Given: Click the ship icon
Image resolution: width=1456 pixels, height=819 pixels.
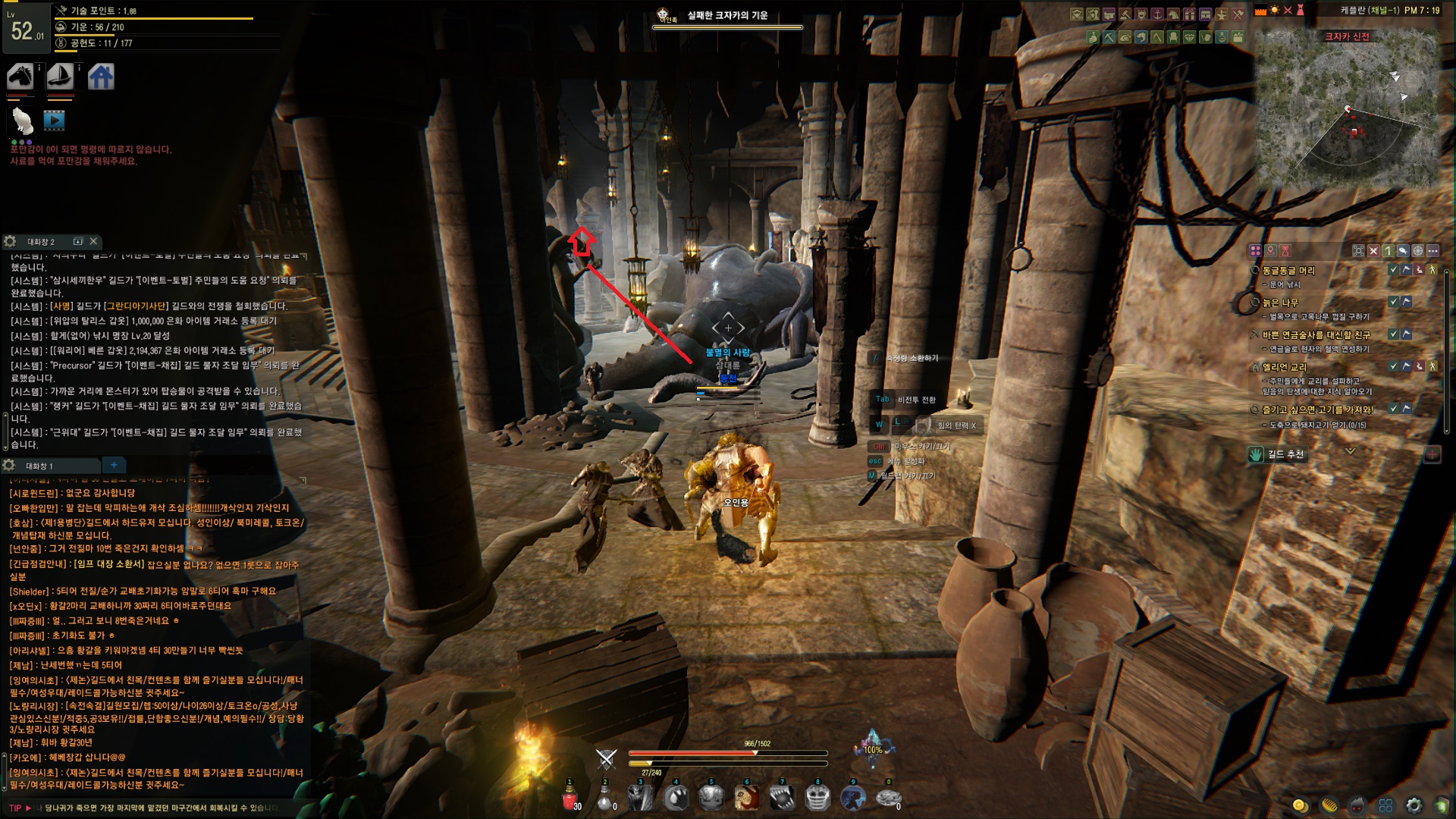Looking at the screenshot, I should pos(60,77).
